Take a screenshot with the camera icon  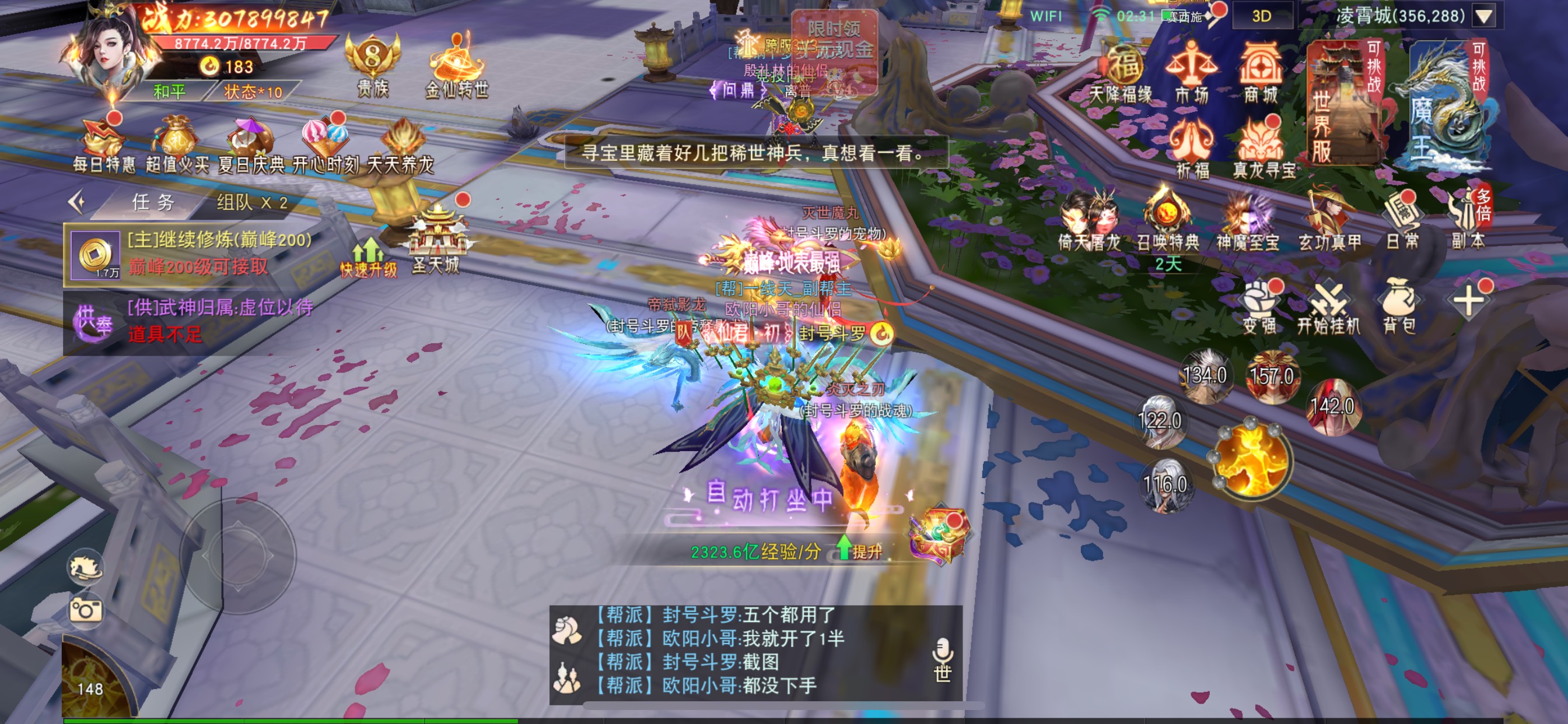tap(85, 610)
